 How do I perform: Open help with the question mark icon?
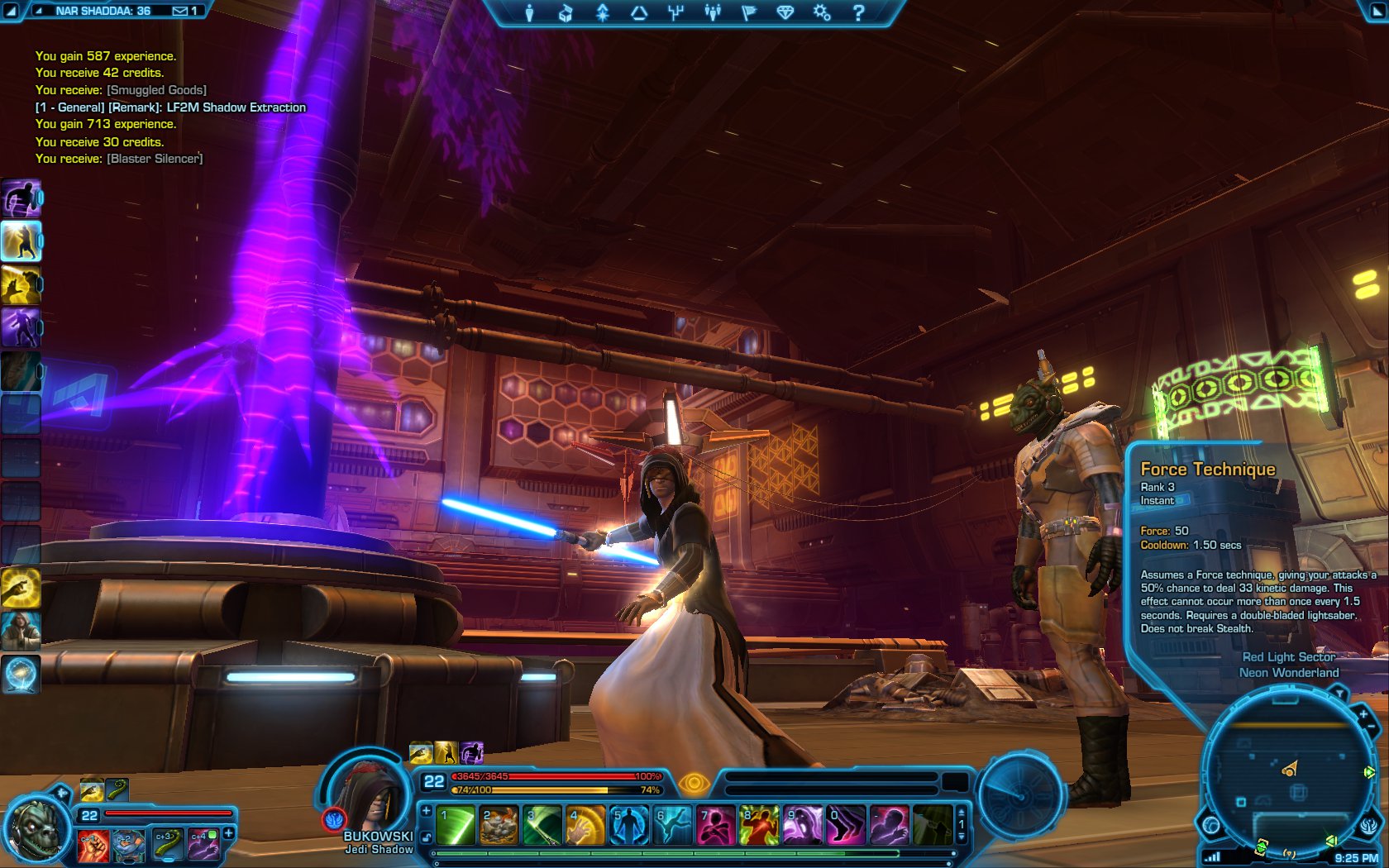(x=858, y=13)
